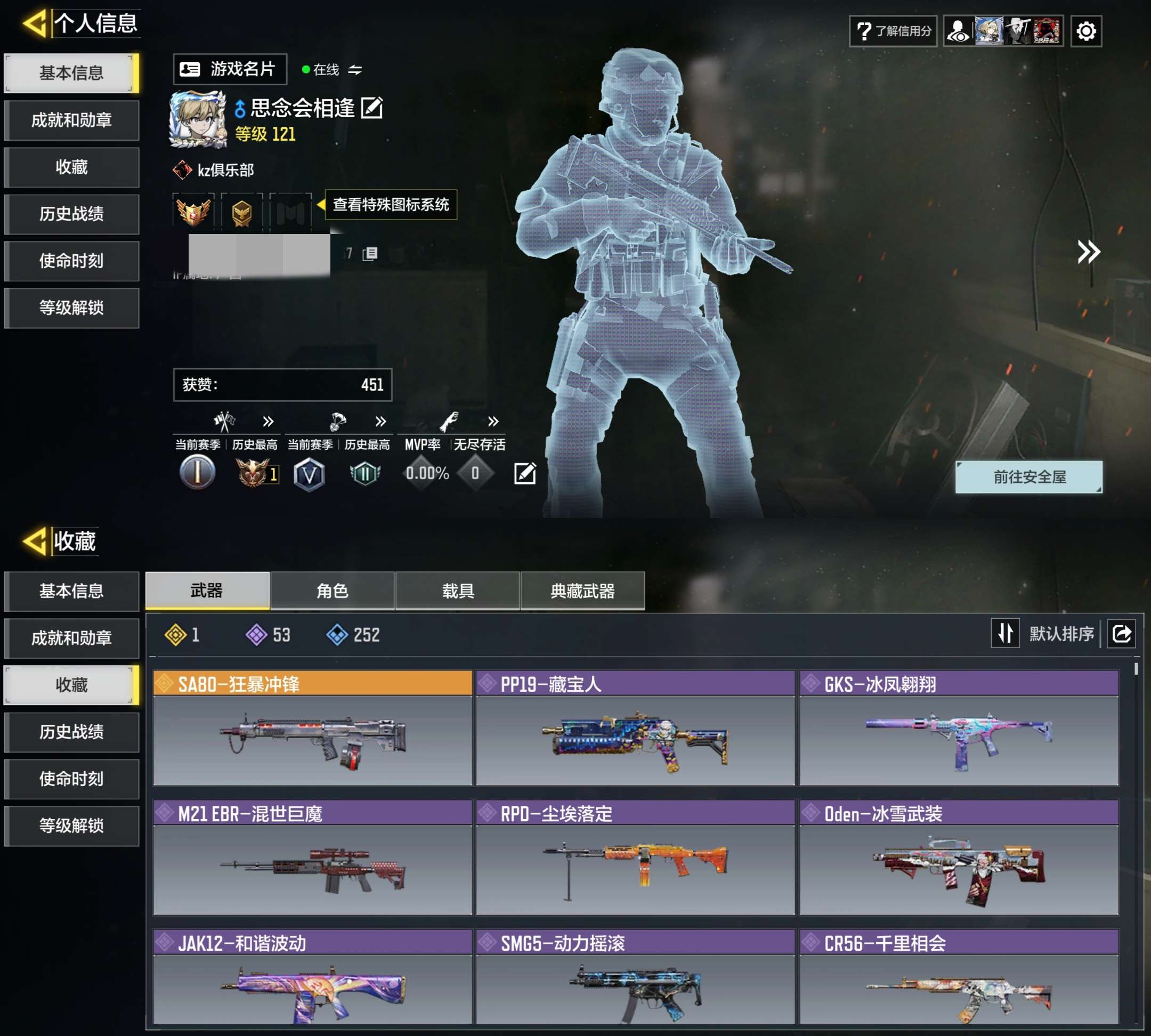Select the SA80-狂暴冲锋 weapon card
The width and height of the screenshot is (1151, 1036).
[312, 729]
